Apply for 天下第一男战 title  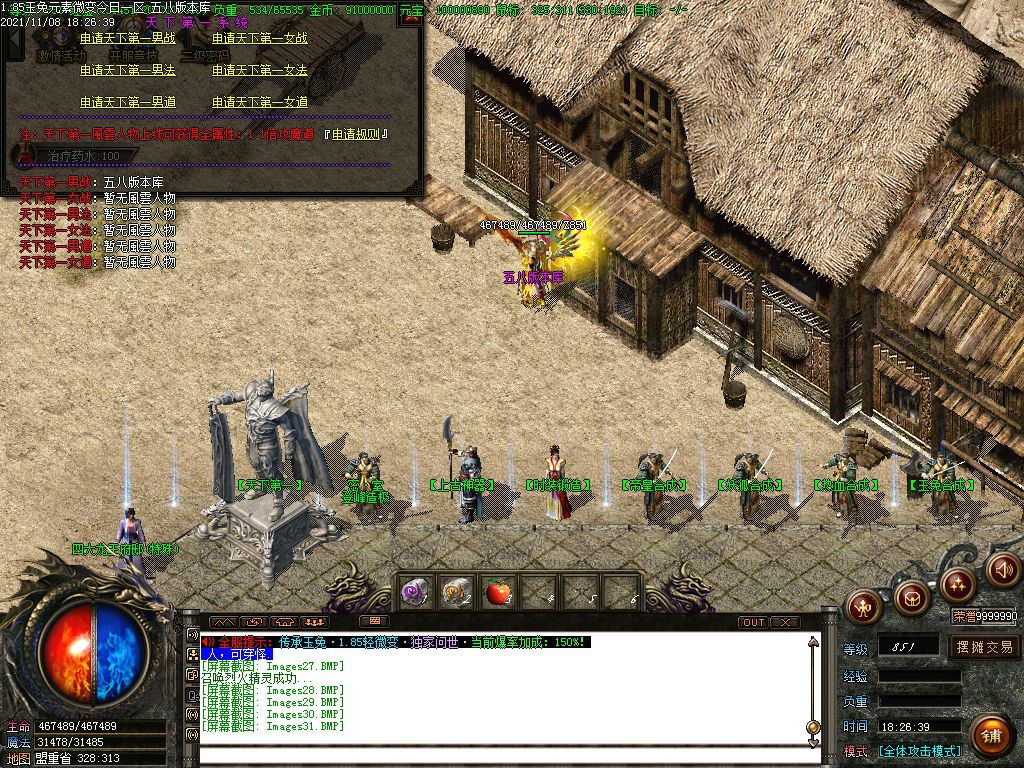[127, 39]
